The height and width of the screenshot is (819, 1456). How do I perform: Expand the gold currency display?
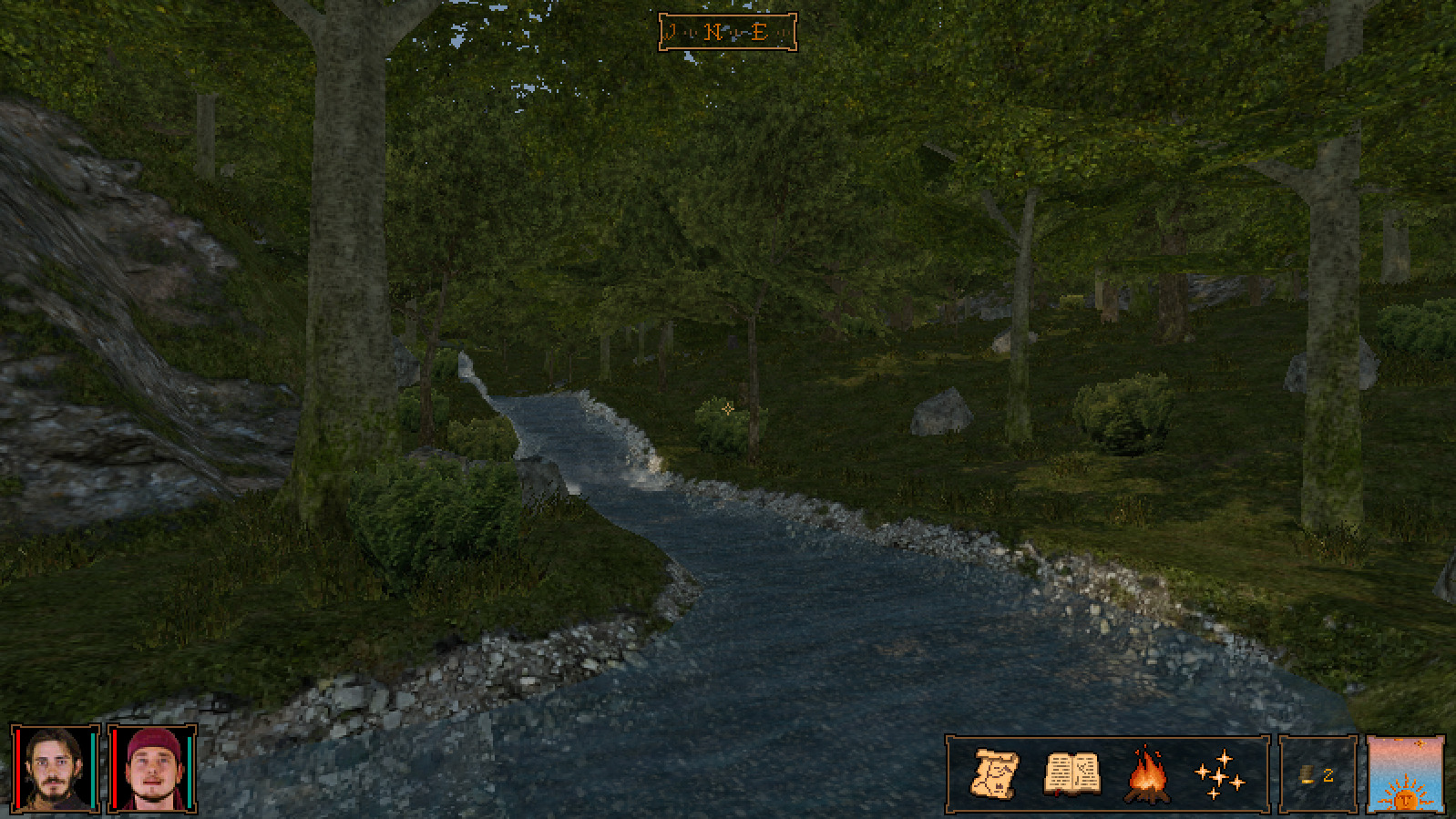pyautogui.click(x=1317, y=775)
